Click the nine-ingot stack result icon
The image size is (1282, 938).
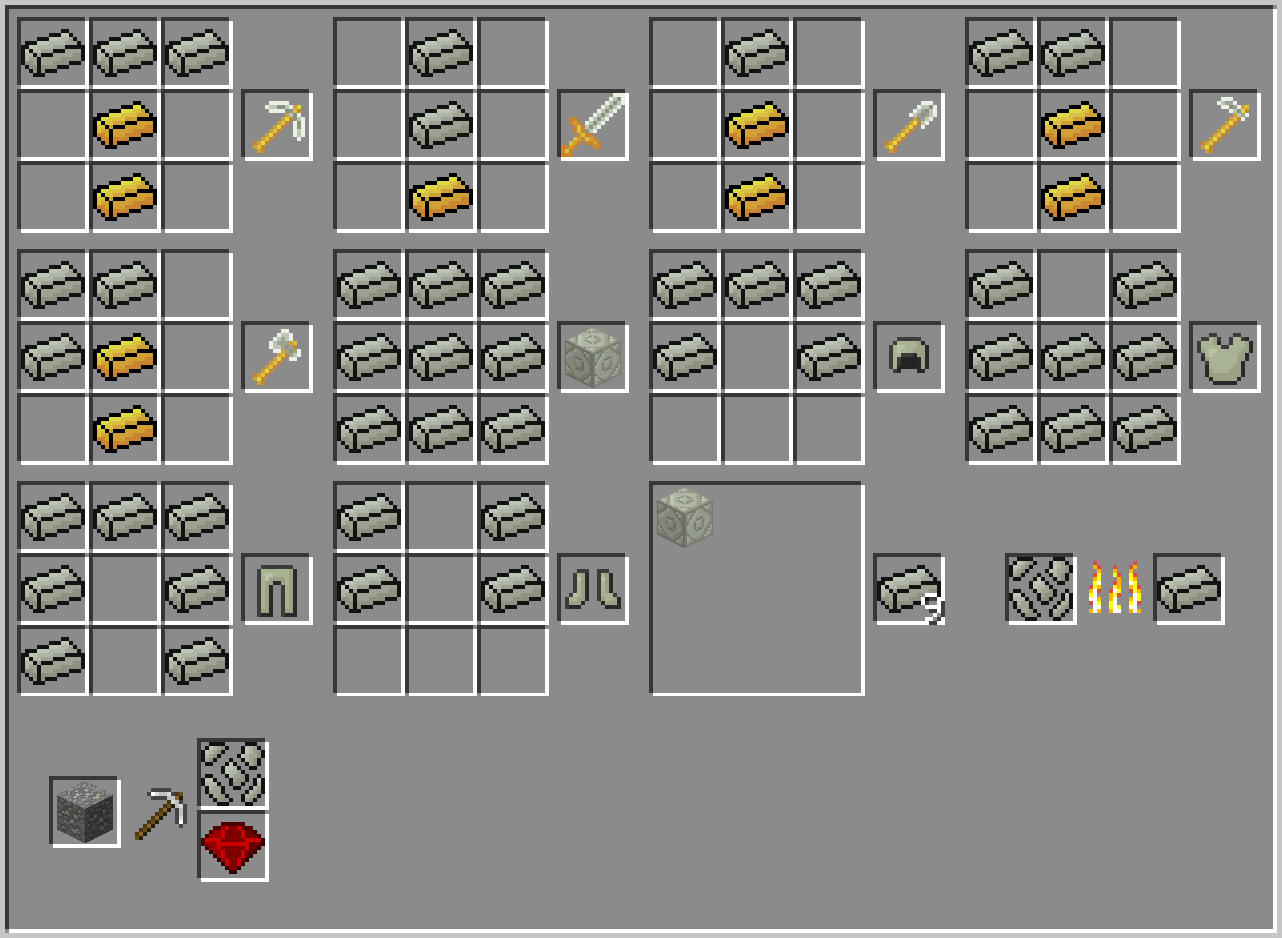coord(909,590)
